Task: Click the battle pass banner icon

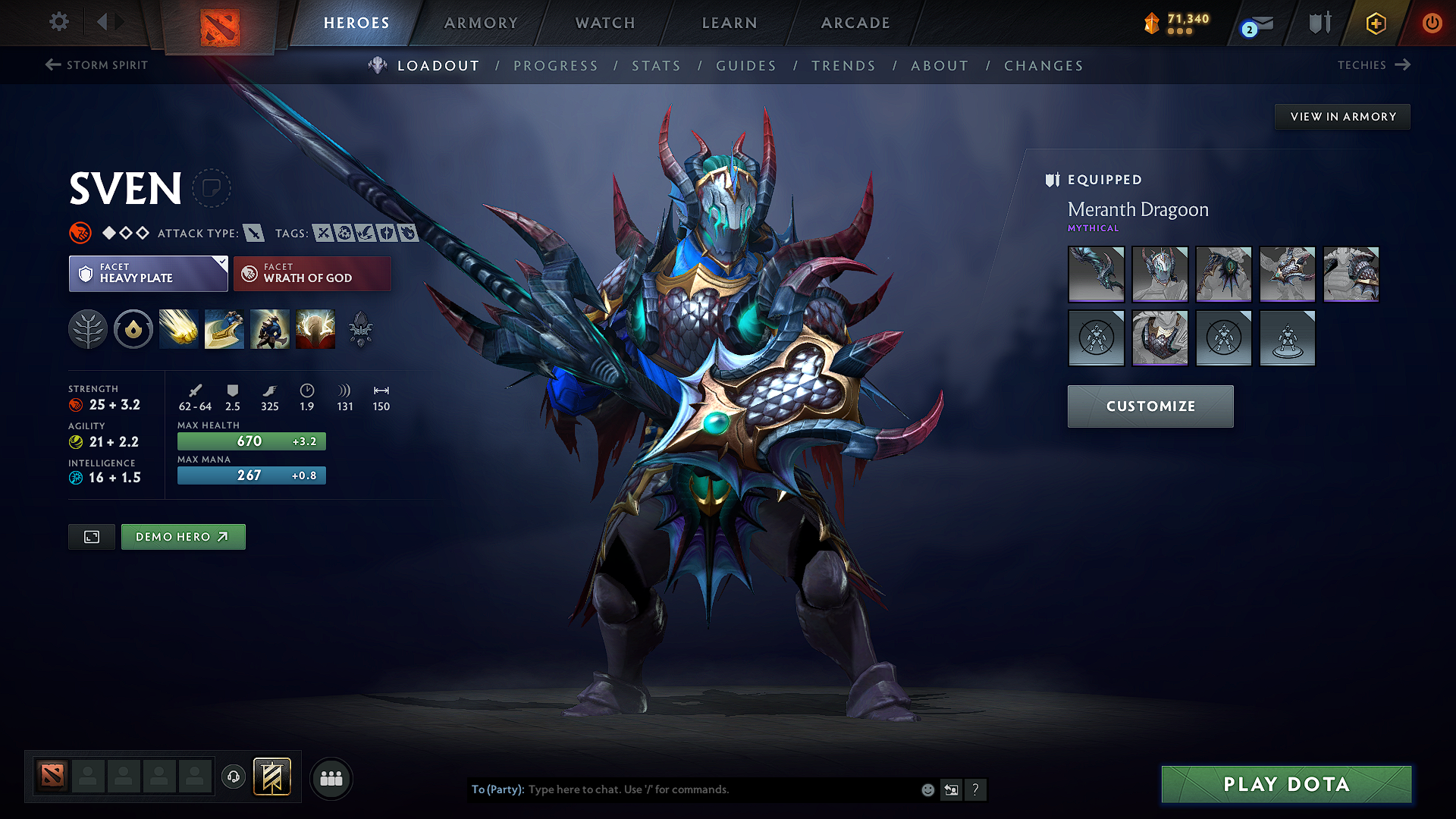Action: click(272, 777)
